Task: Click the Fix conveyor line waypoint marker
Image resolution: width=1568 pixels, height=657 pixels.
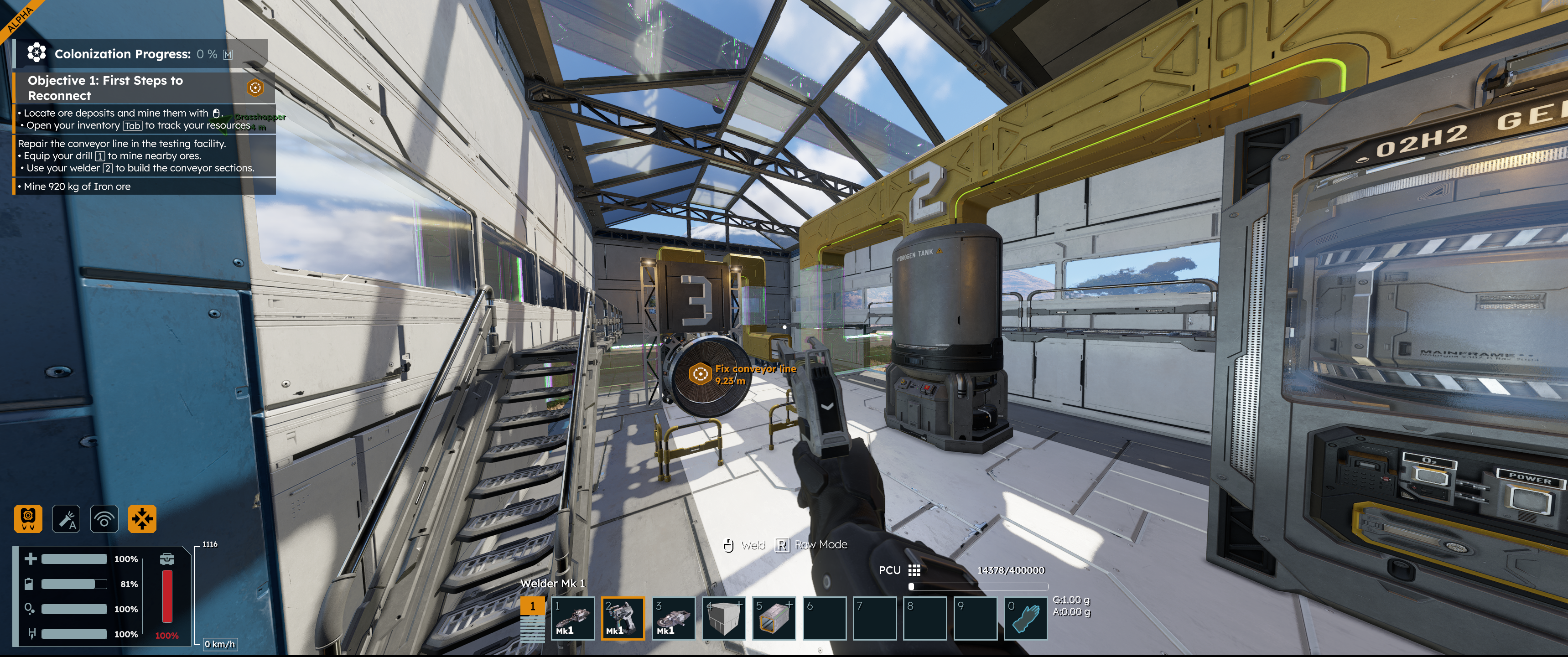Action: (x=701, y=373)
